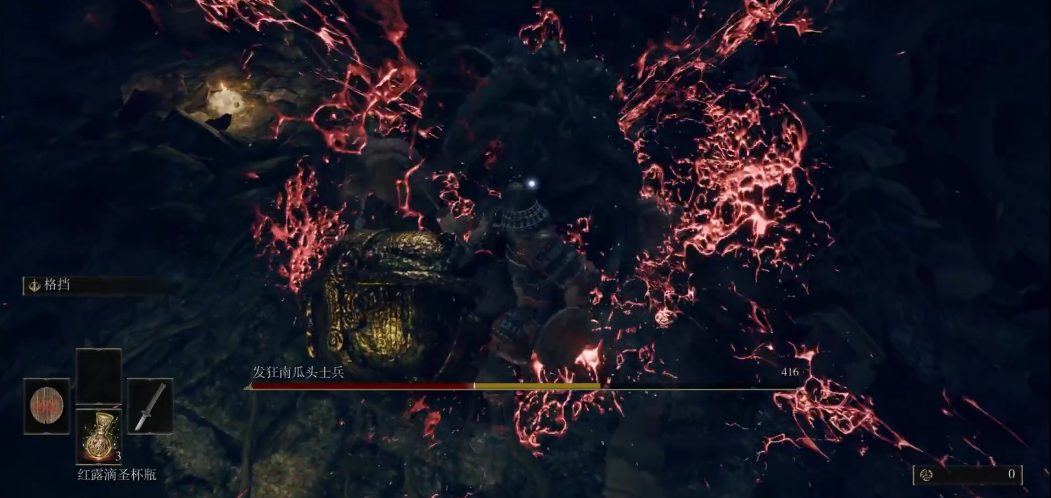
Task: Select the equipped sword weapon slot
Action: pyautogui.click(x=150, y=406)
